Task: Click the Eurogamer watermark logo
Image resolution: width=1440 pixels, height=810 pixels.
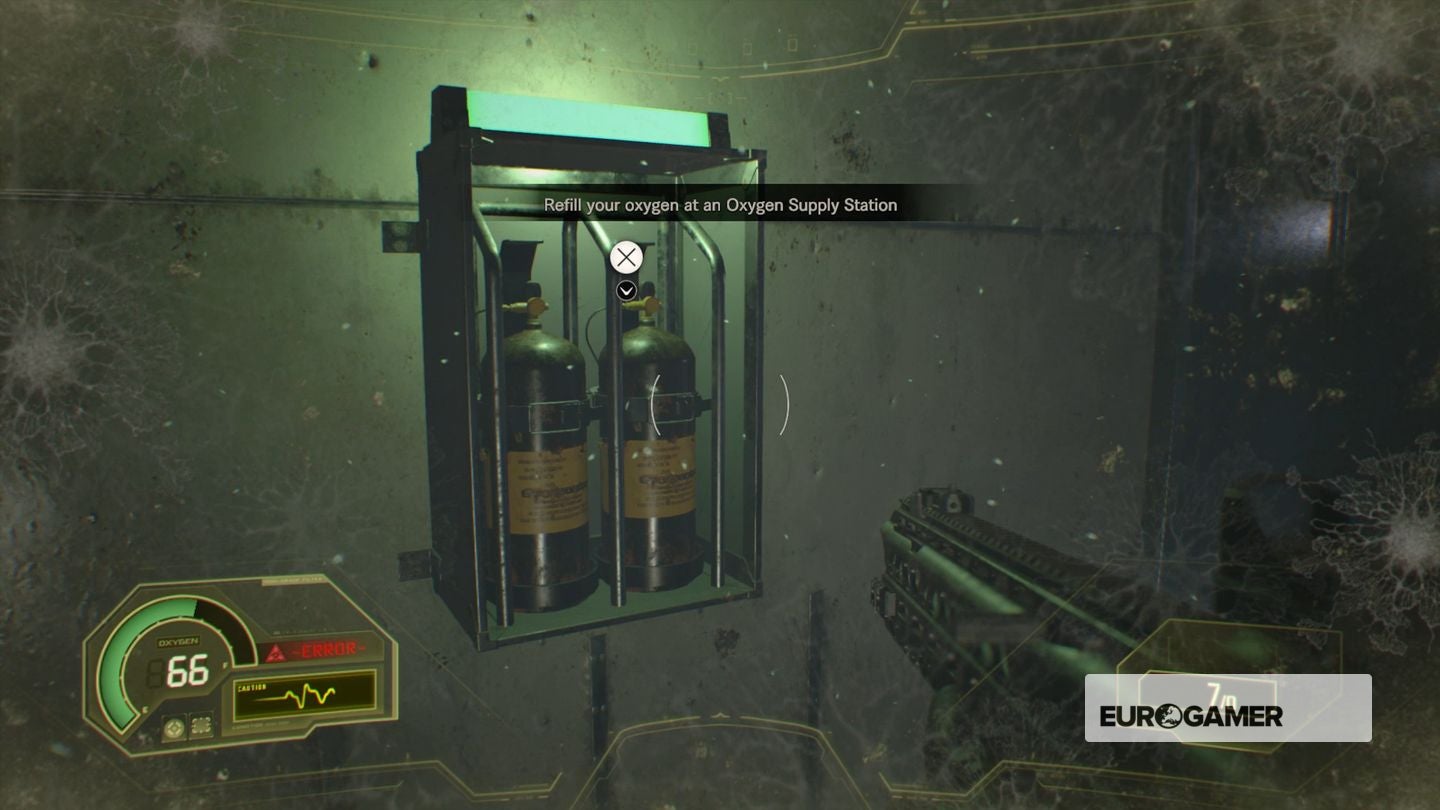Action: pos(1191,716)
